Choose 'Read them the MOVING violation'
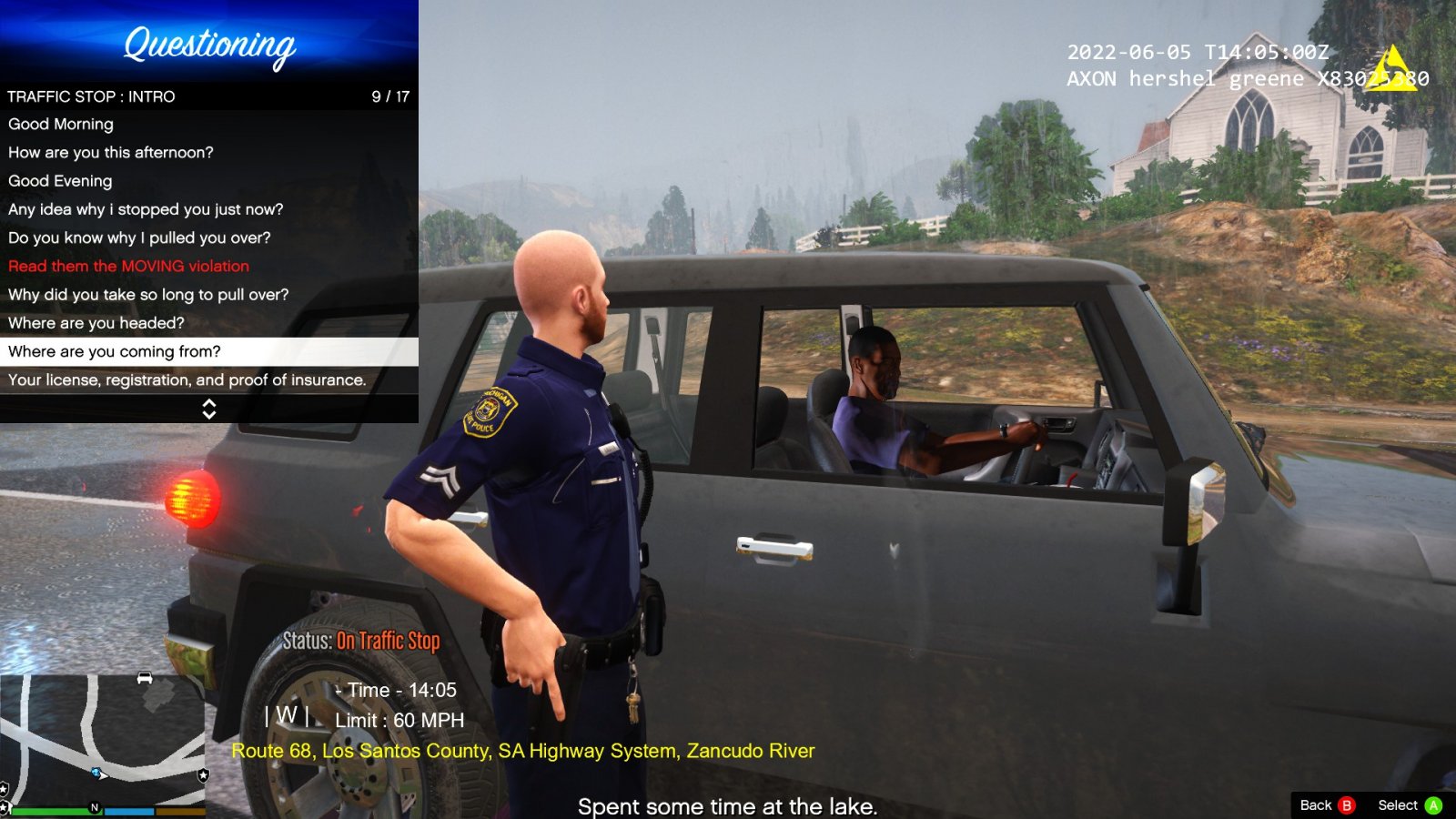This screenshot has width=1456, height=819. coord(127,267)
